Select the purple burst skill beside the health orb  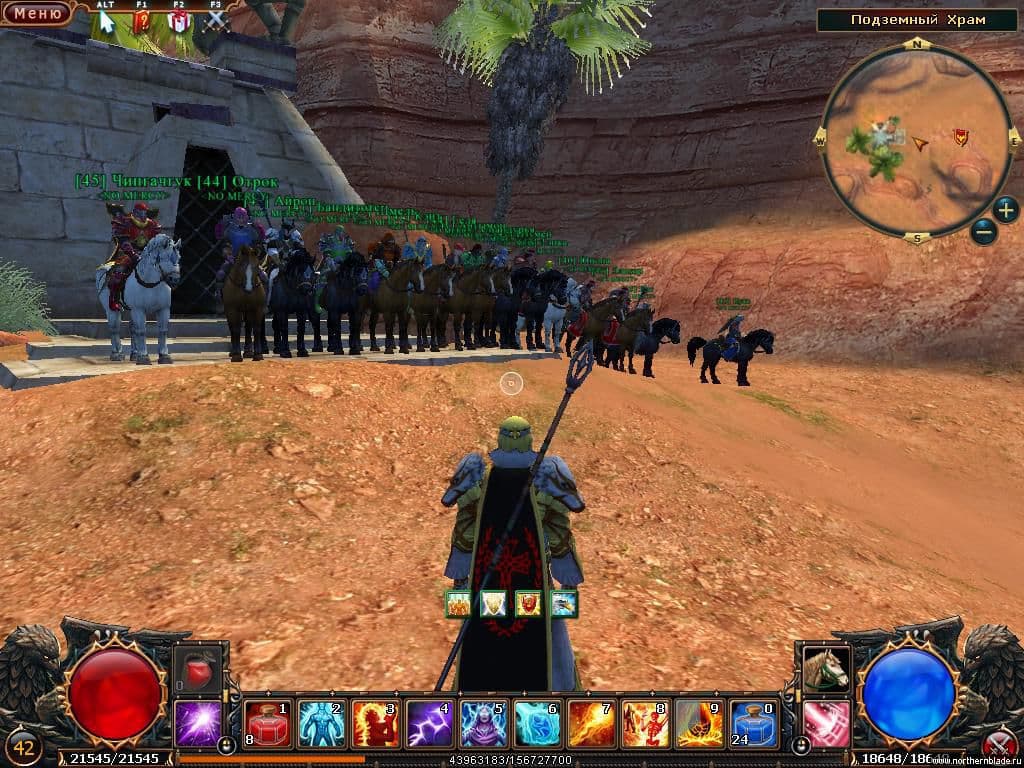pyautogui.click(x=198, y=723)
